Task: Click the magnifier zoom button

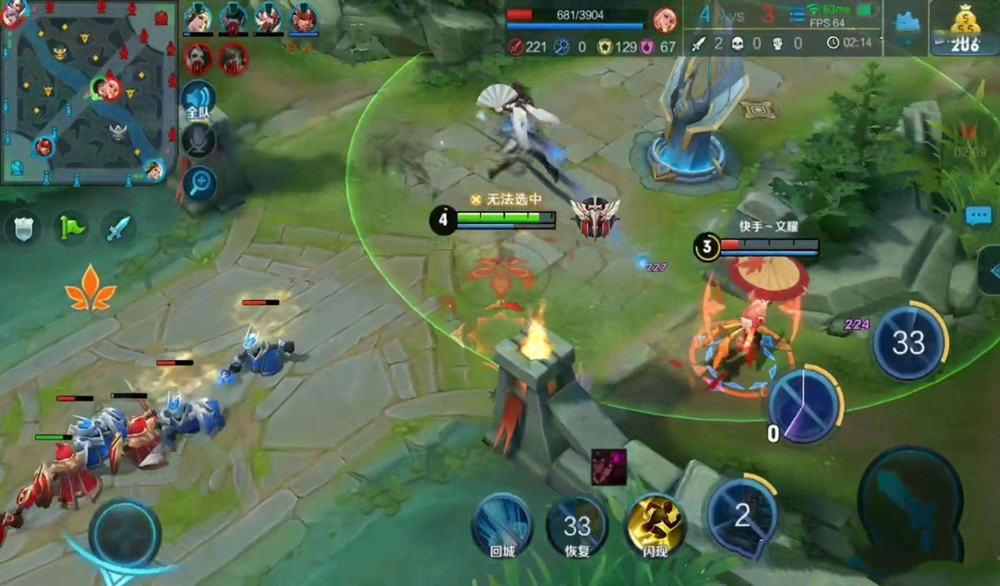Action: (198, 183)
